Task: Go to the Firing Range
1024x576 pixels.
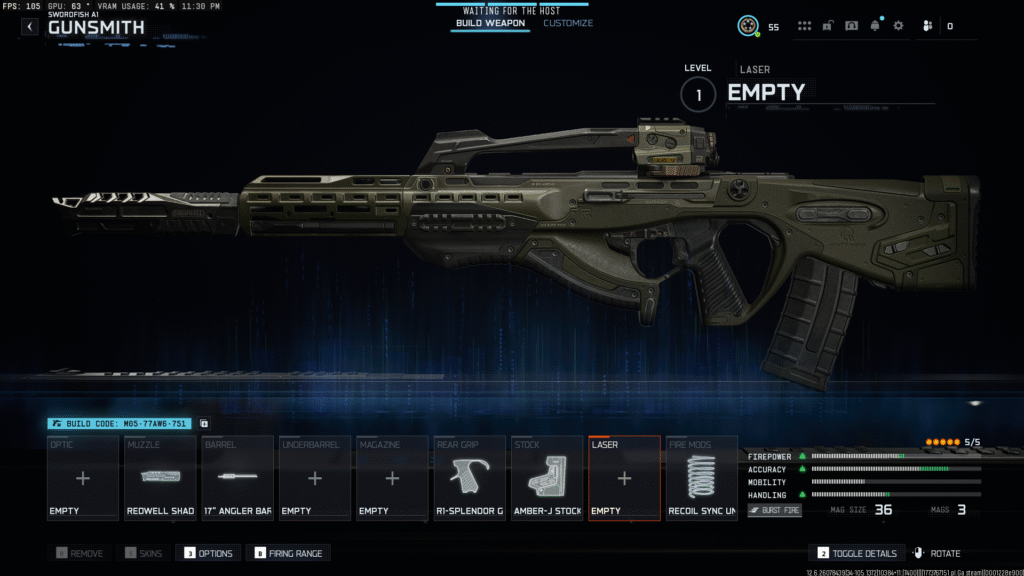Action: [291, 553]
